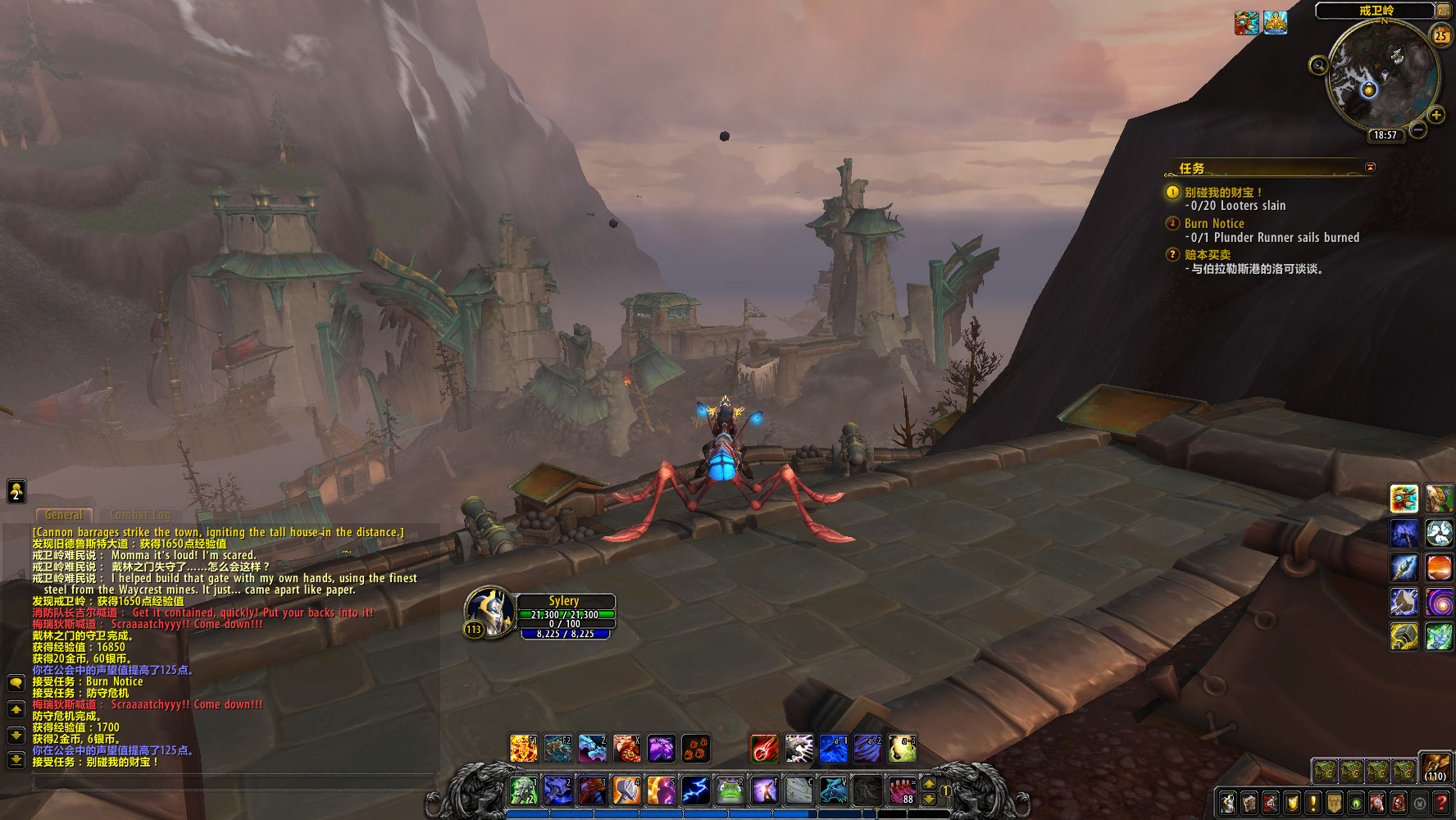Image resolution: width=1456 pixels, height=820 pixels.
Task: Switch to the next action bar page
Action: (929, 783)
